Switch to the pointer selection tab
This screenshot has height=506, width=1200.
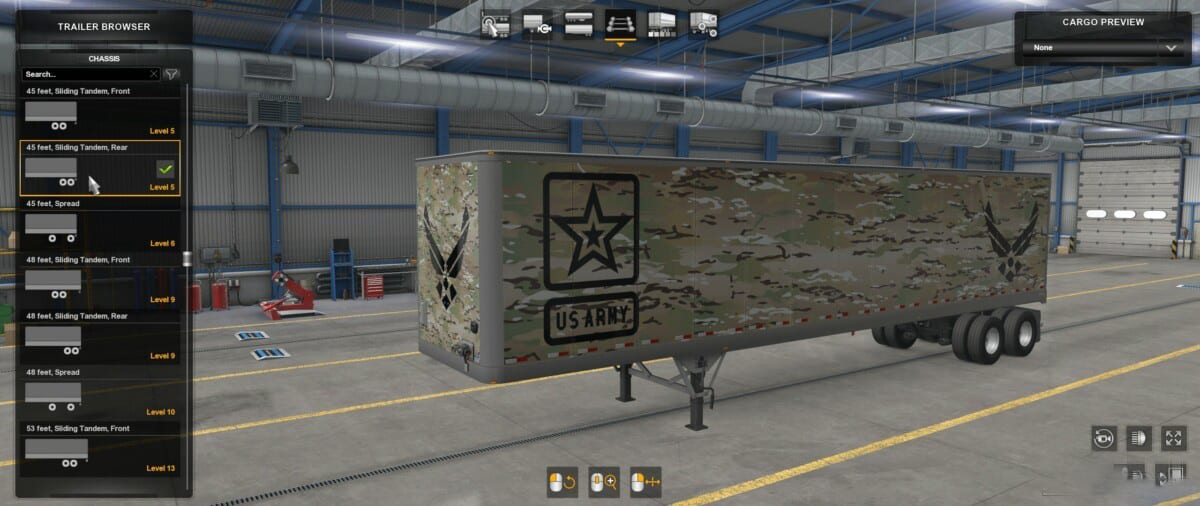click(495, 23)
